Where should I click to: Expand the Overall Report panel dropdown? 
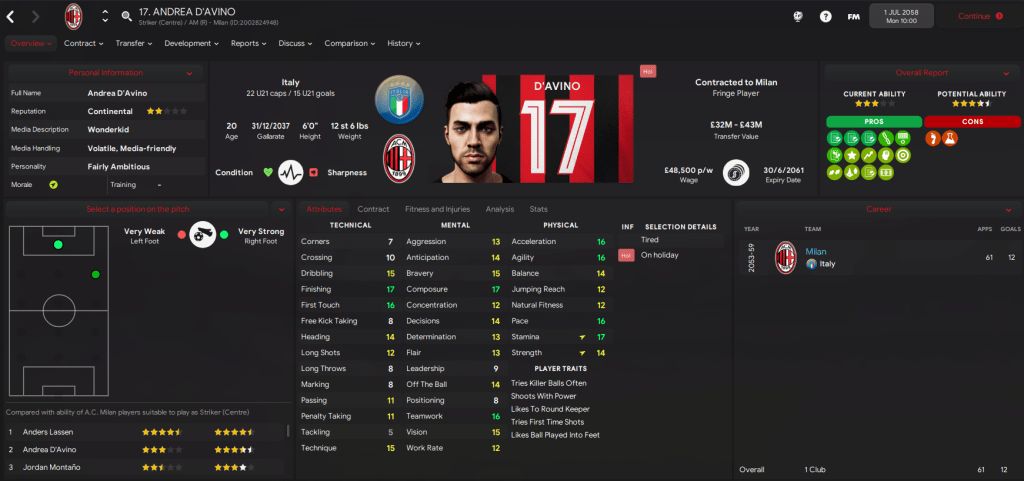[x=1002, y=73]
